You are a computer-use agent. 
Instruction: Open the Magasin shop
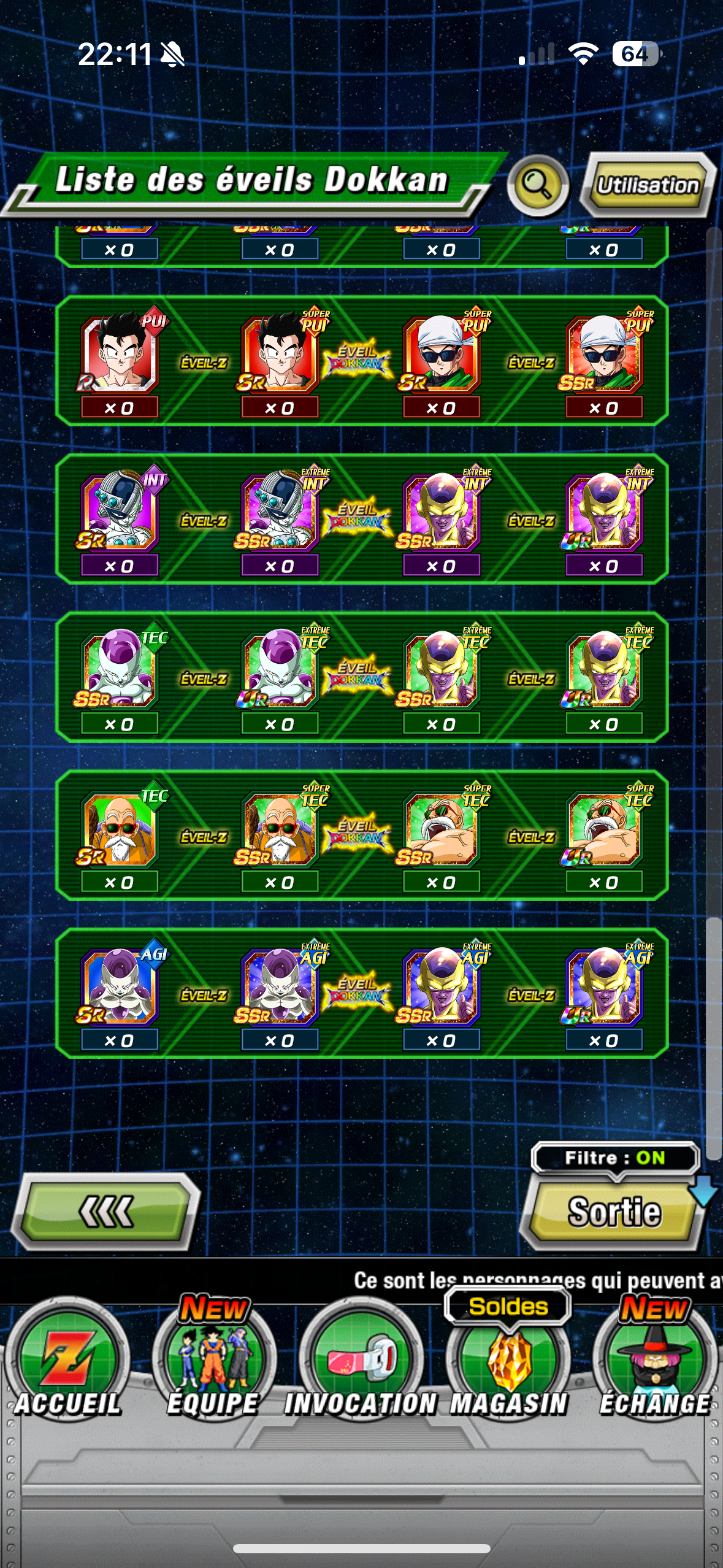click(508, 1366)
